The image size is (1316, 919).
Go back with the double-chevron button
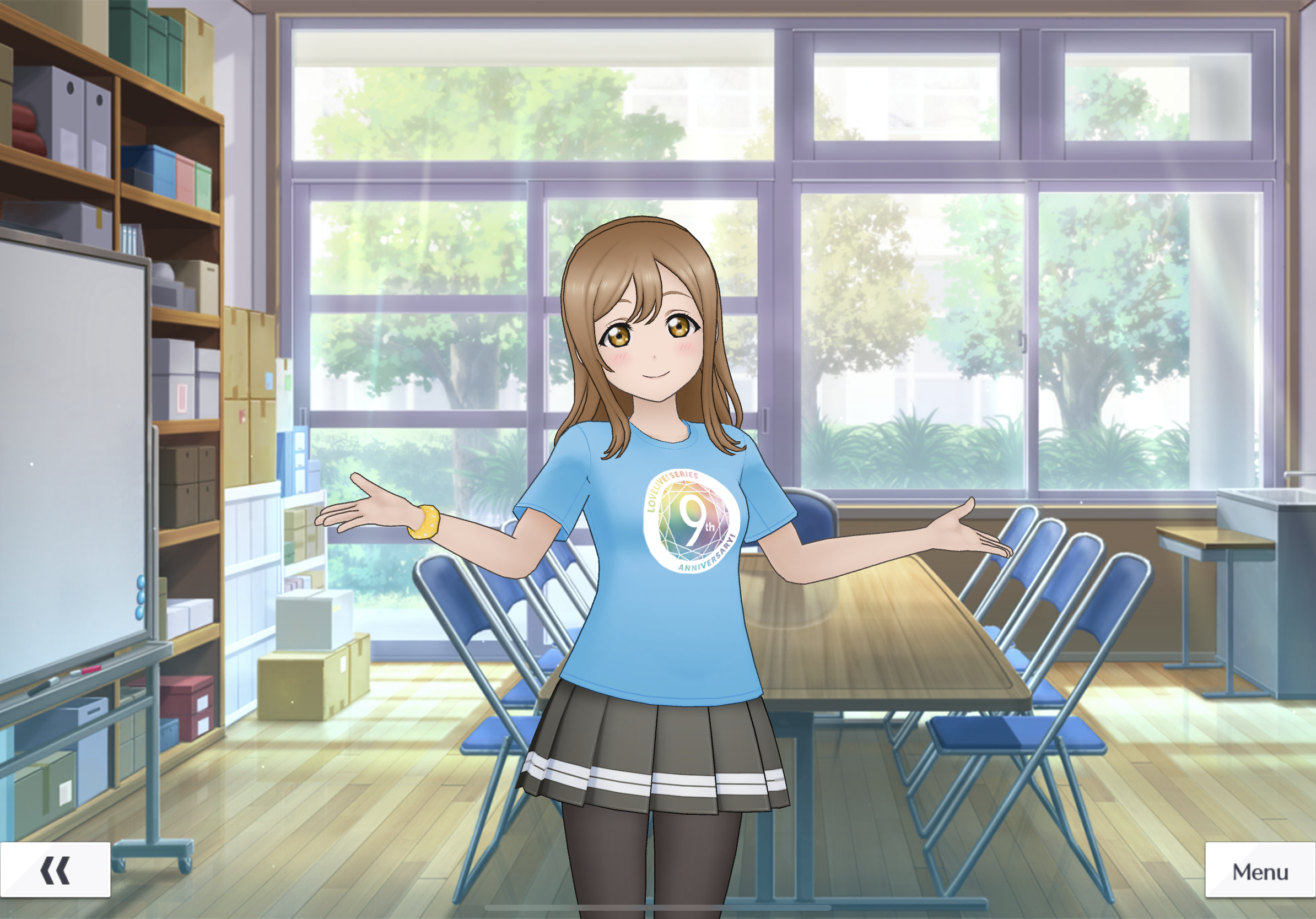pyautogui.click(x=55, y=871)
